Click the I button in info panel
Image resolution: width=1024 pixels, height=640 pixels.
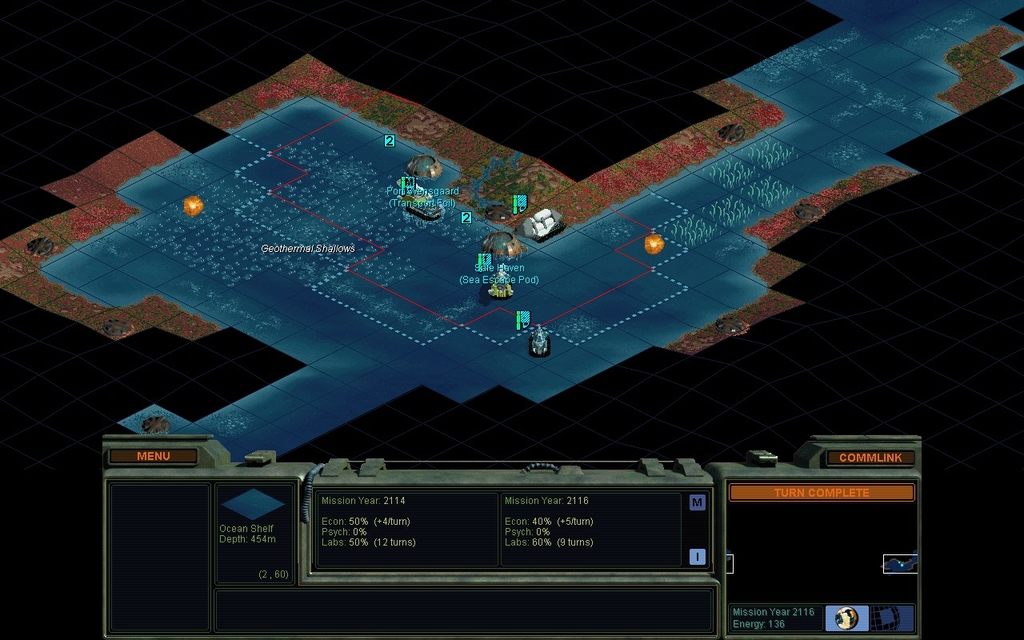coord(697,557)
